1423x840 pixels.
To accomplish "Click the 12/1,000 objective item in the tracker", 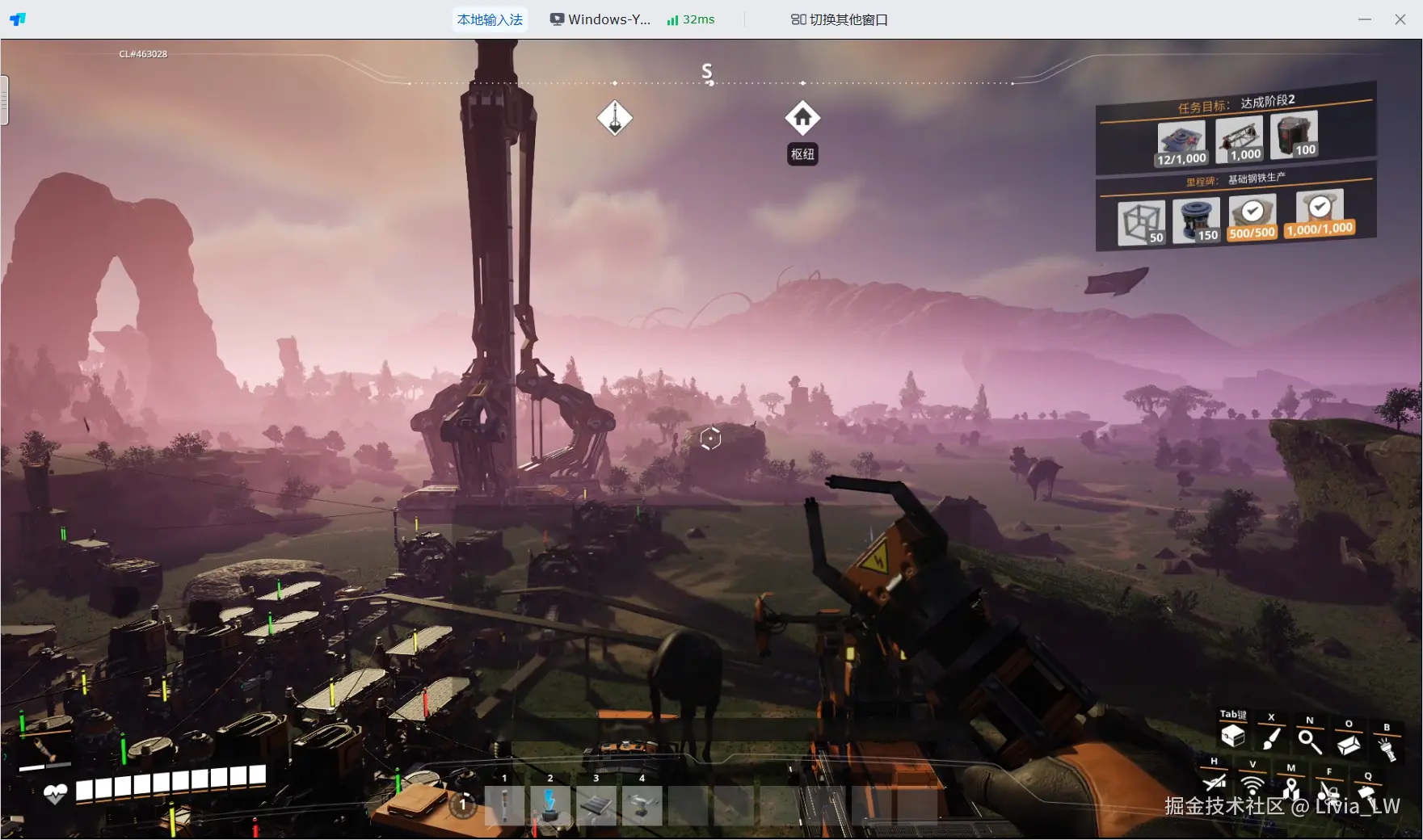I will tap(1181, 143).
